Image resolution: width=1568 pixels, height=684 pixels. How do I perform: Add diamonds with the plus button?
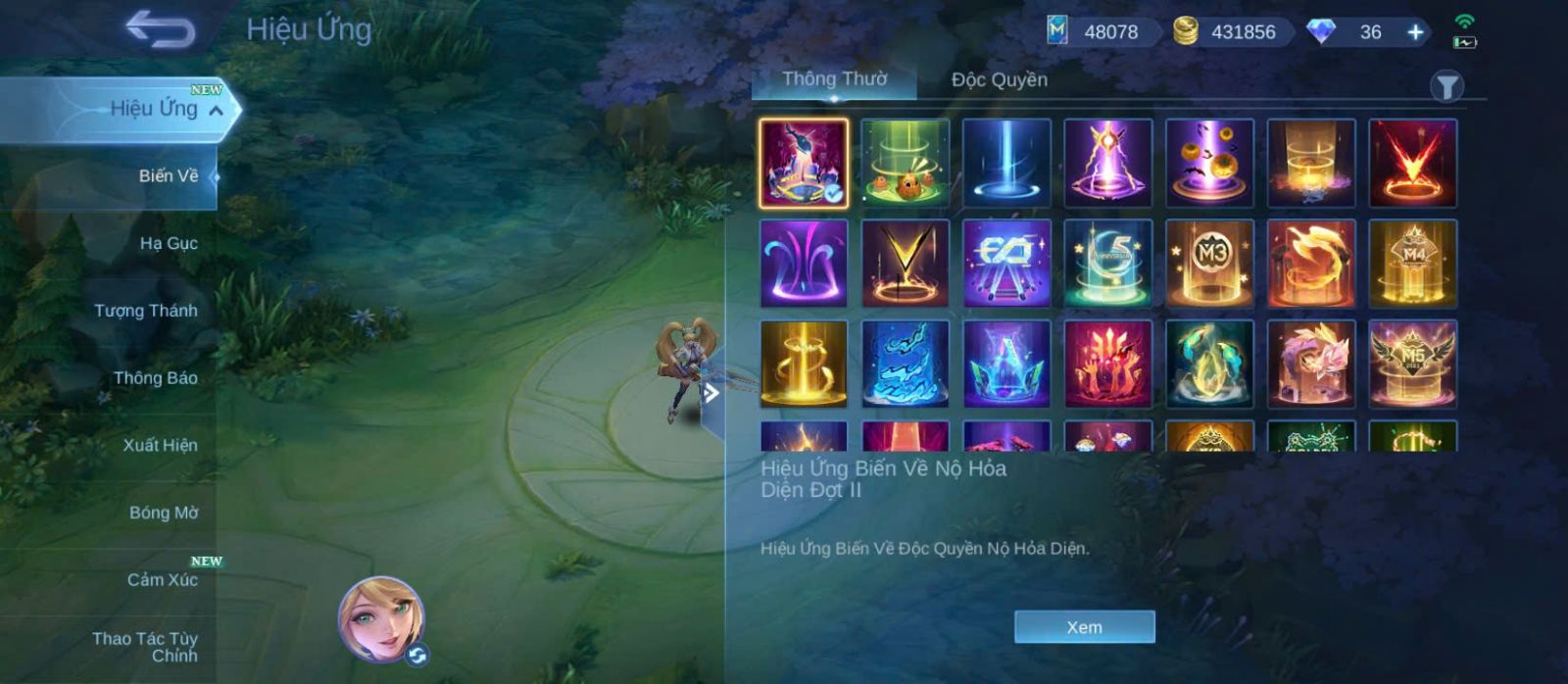(1415, 32)
